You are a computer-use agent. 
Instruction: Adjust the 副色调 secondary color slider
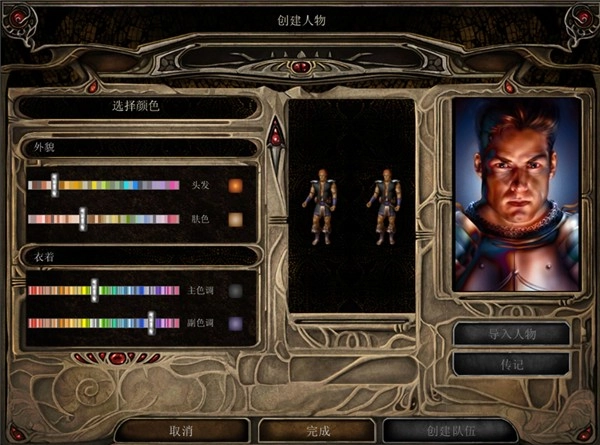click(x=151, y=323)
